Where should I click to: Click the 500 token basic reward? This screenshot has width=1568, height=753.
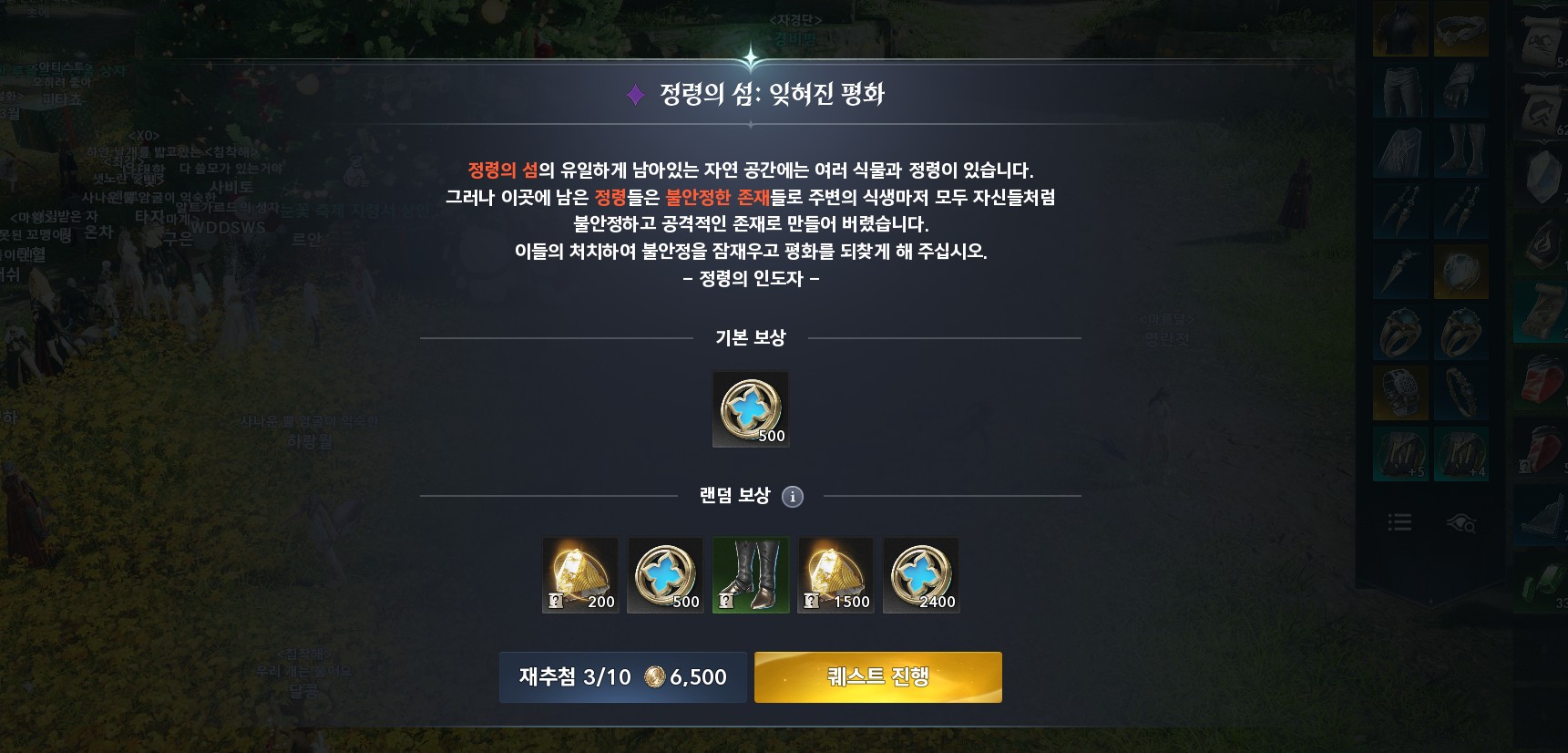pyautogui.click(x=750, y=408)
